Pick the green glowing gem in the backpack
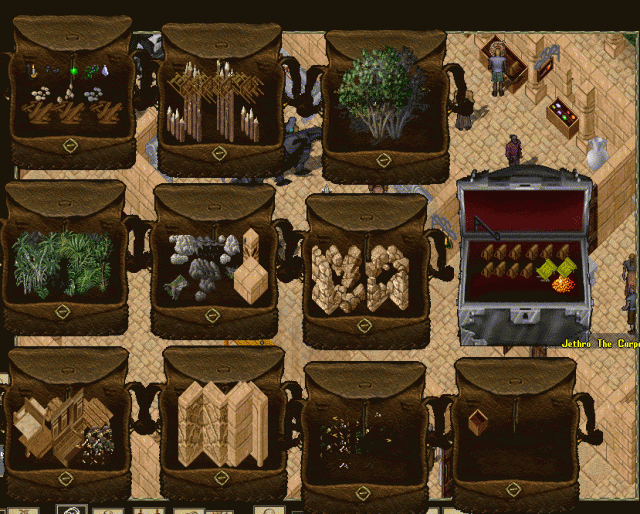The height and width of the screenshot is (514, 640). (73, 70)
